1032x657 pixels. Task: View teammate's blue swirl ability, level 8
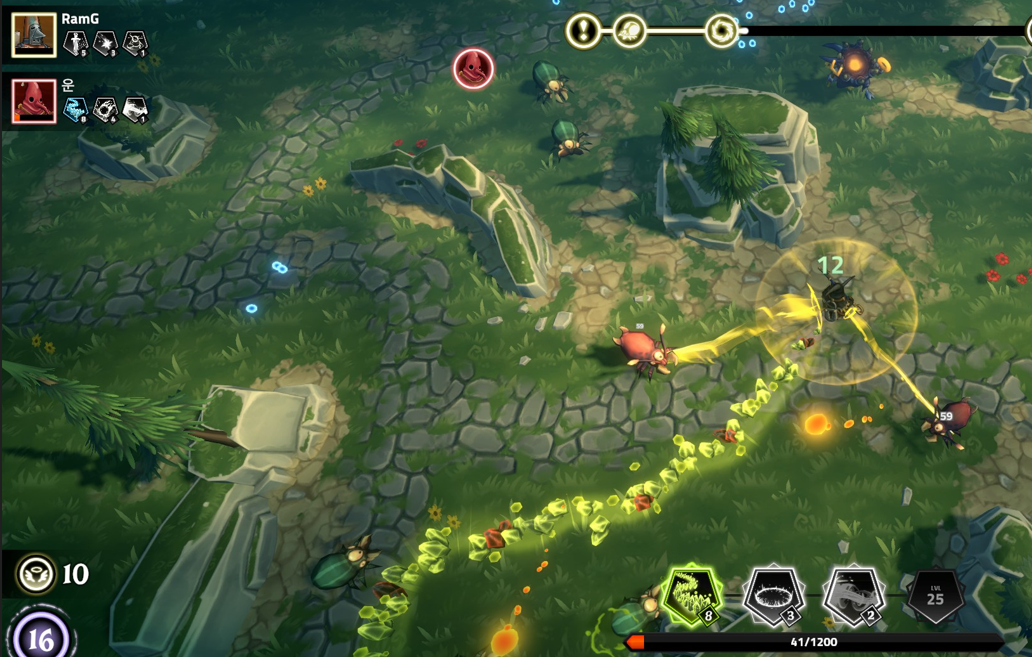pyautogui.click(x=76, y=109)
